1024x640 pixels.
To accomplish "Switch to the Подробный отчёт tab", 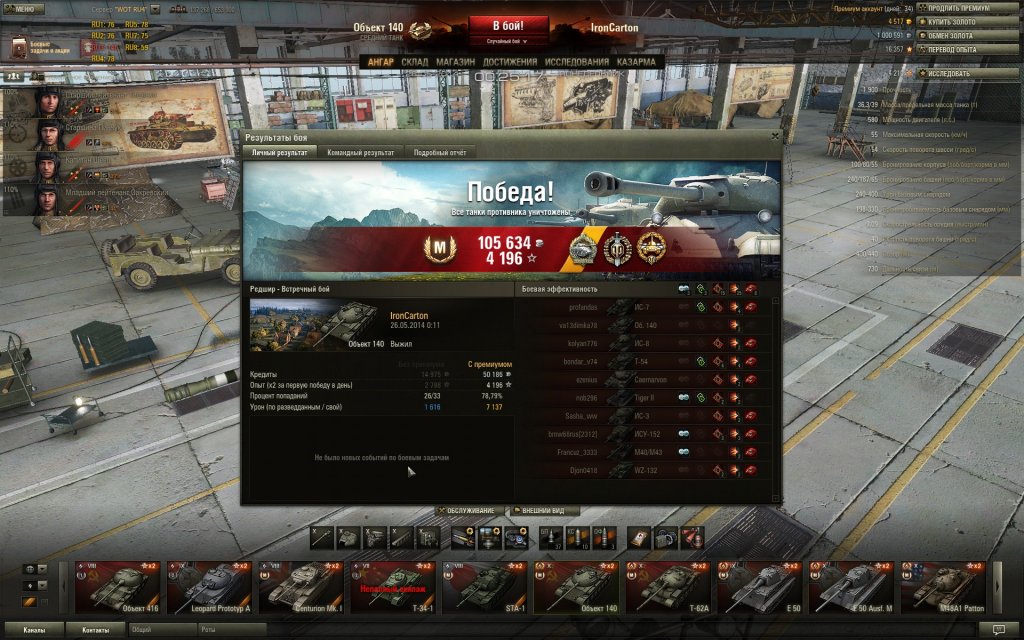I will click(x=440, y=152).
